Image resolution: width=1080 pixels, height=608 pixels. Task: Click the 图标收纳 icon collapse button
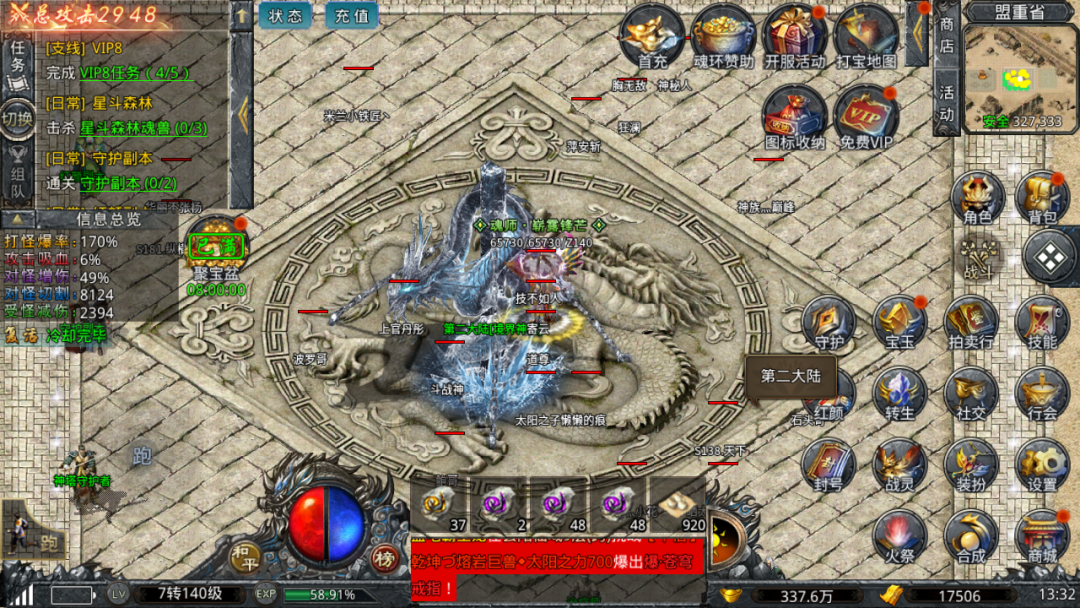coord(795,116)
